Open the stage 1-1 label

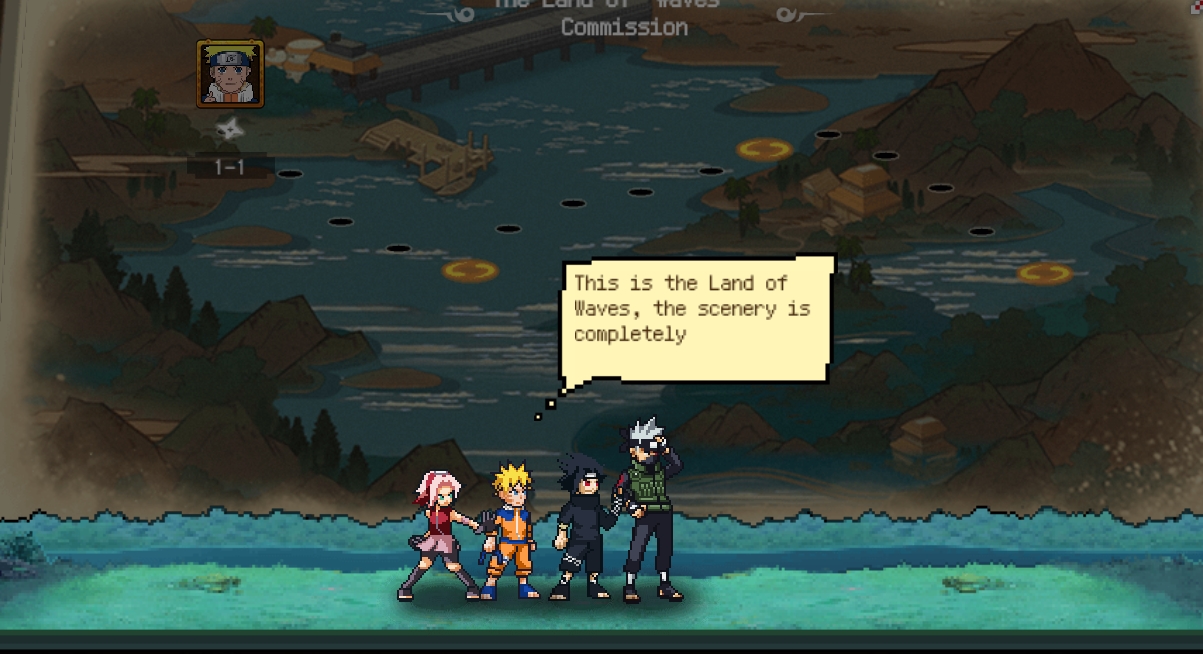[x=229, y=167]
